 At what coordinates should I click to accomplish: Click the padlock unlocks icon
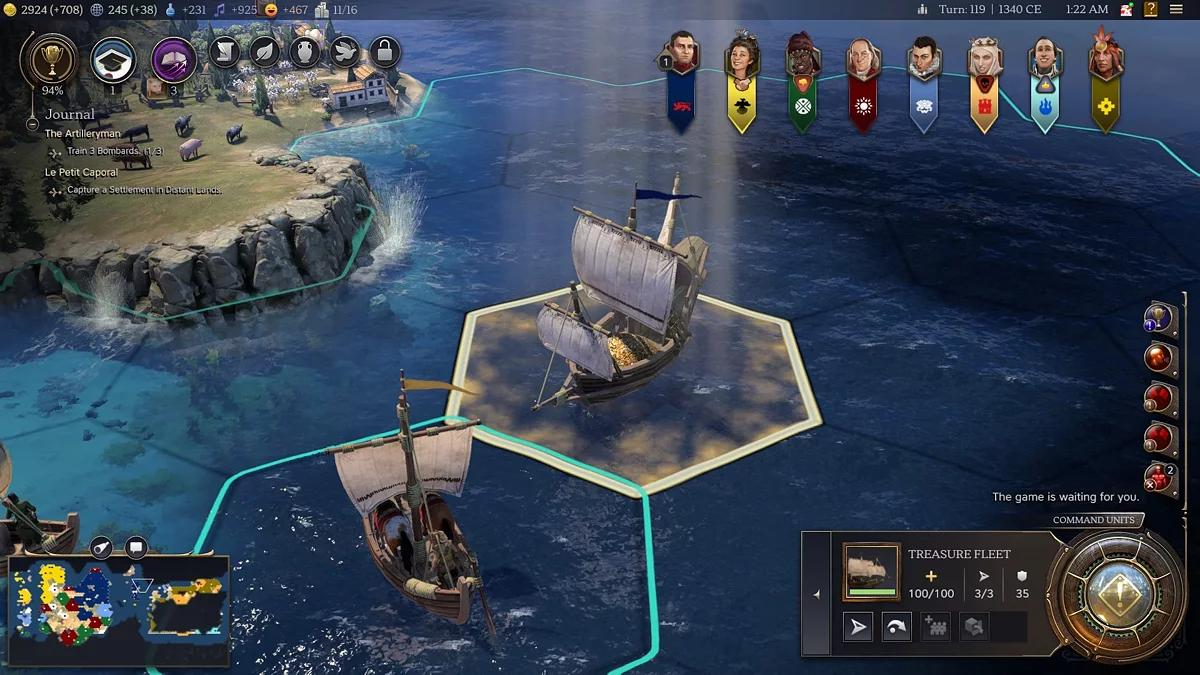[385, 51]
